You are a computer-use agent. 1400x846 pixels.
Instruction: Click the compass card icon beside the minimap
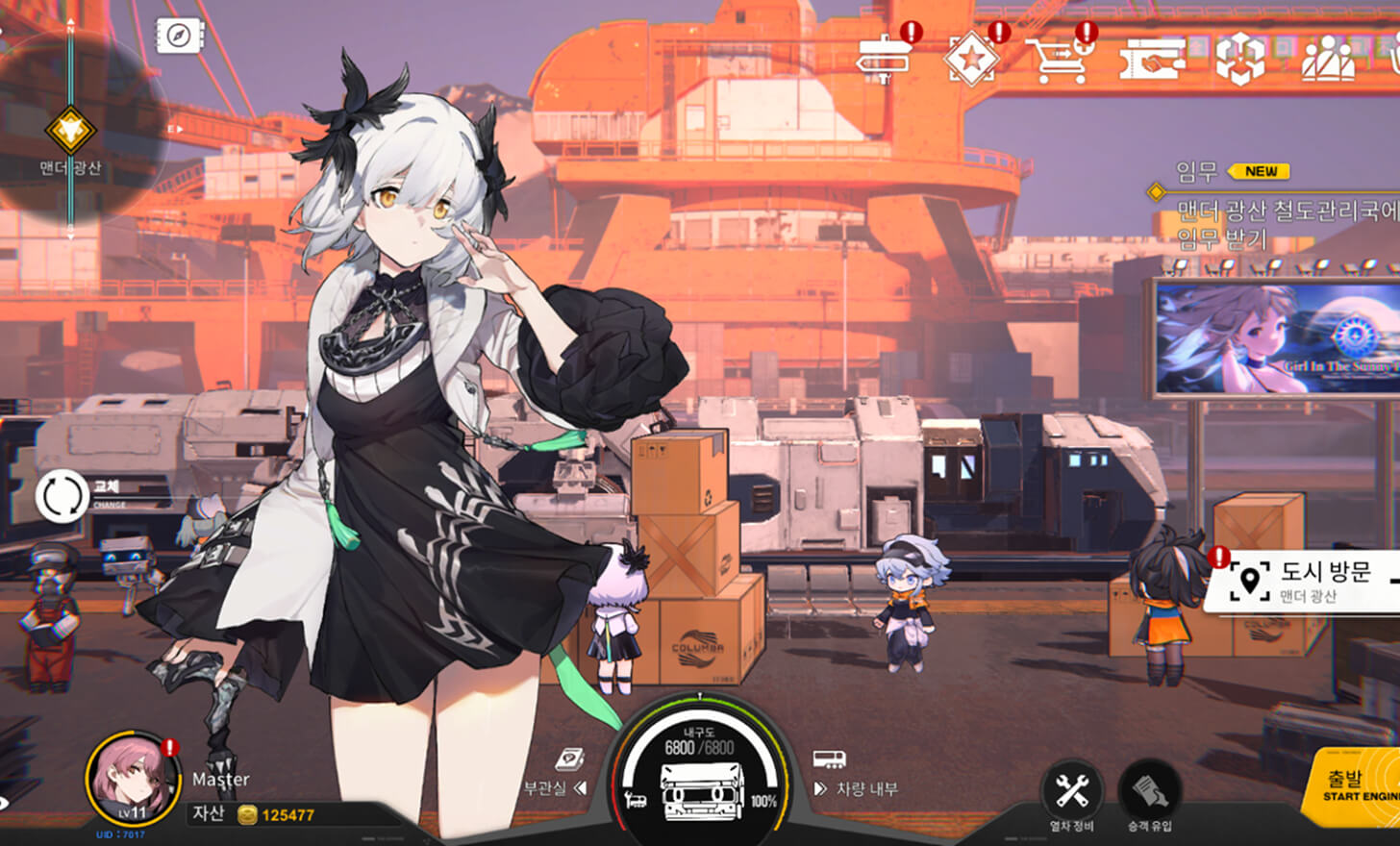coord(179,37)
